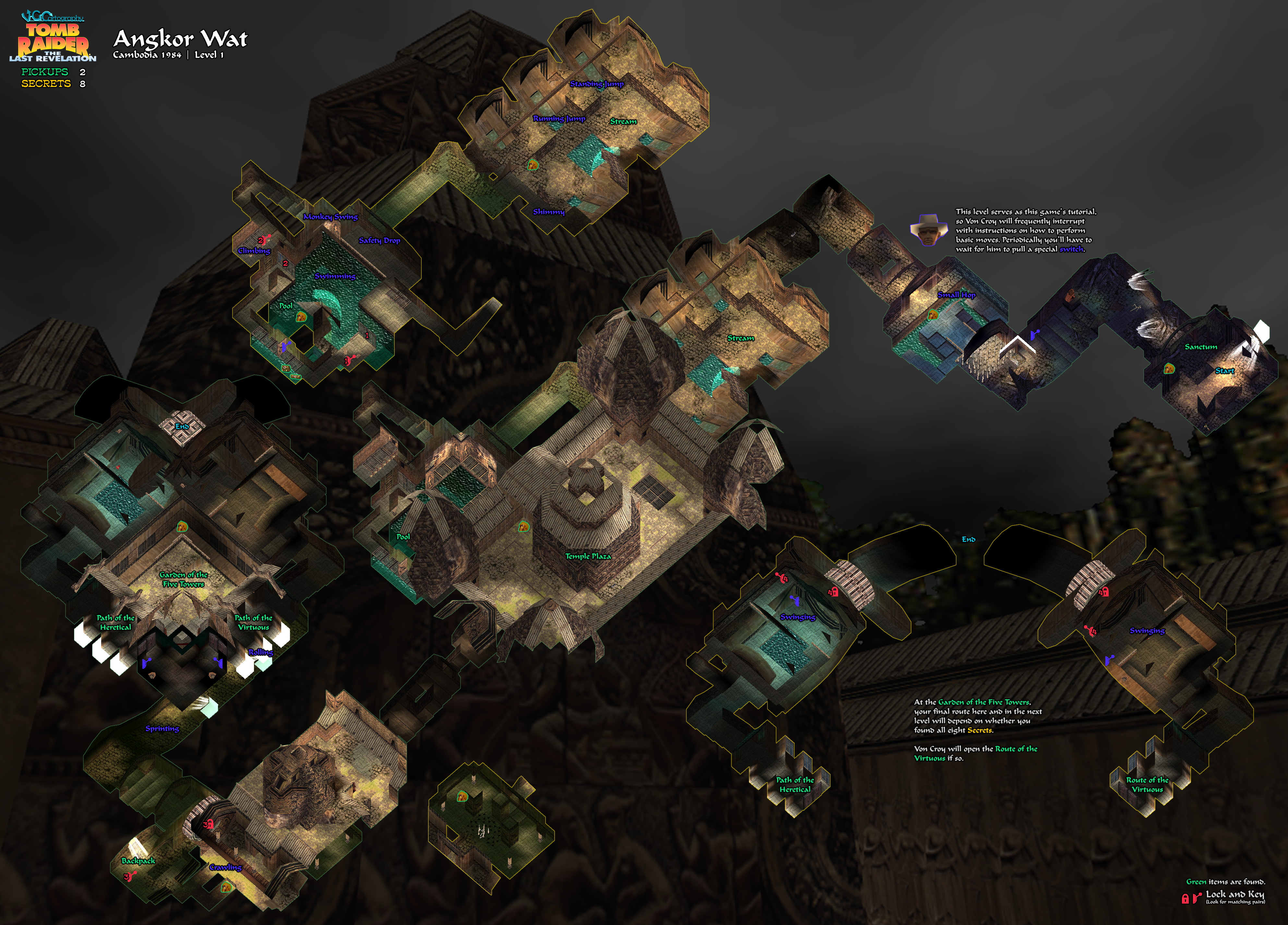Click the Running Jump tutorial label
This screenshot has width=1288, height=925.
point(559,119)
